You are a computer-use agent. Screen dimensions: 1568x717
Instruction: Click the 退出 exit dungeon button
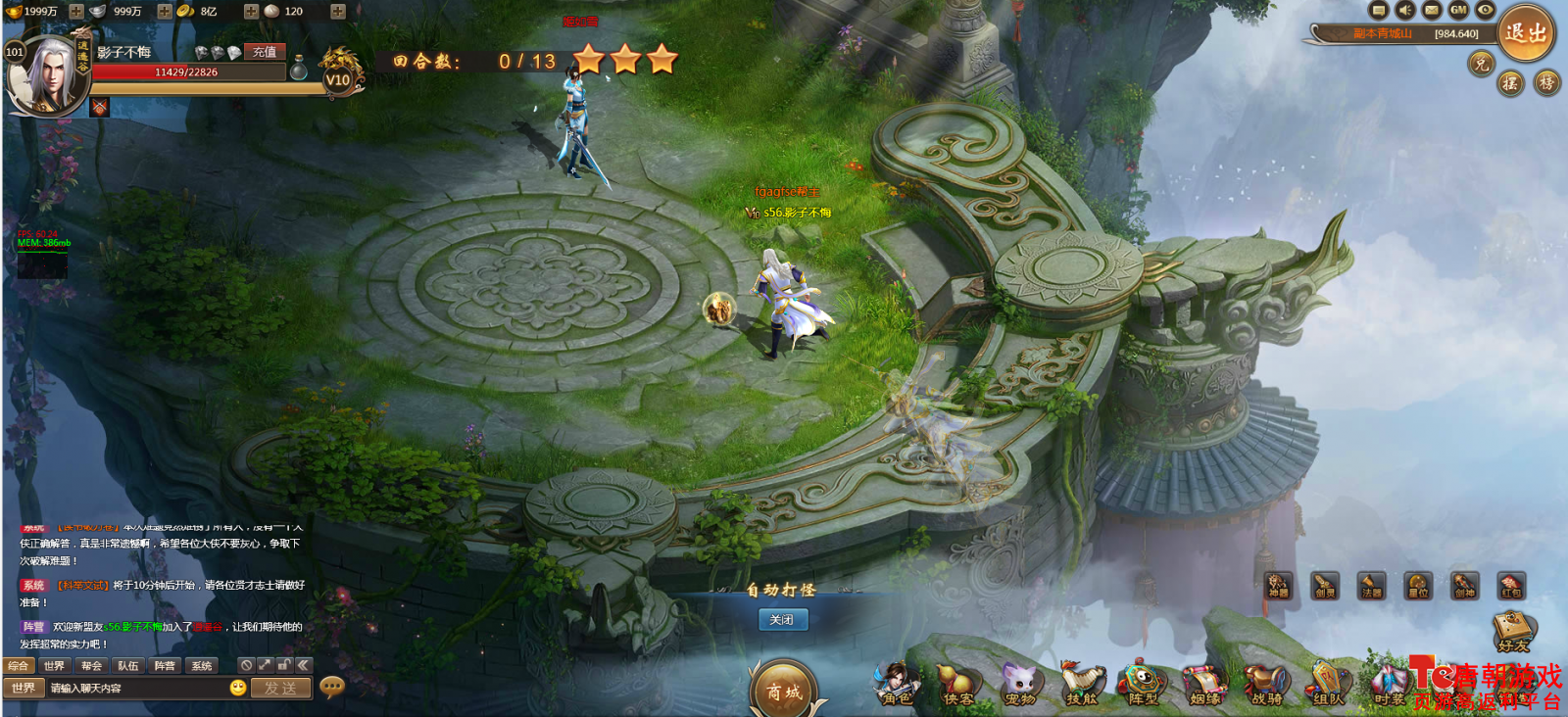[1525, 33]
